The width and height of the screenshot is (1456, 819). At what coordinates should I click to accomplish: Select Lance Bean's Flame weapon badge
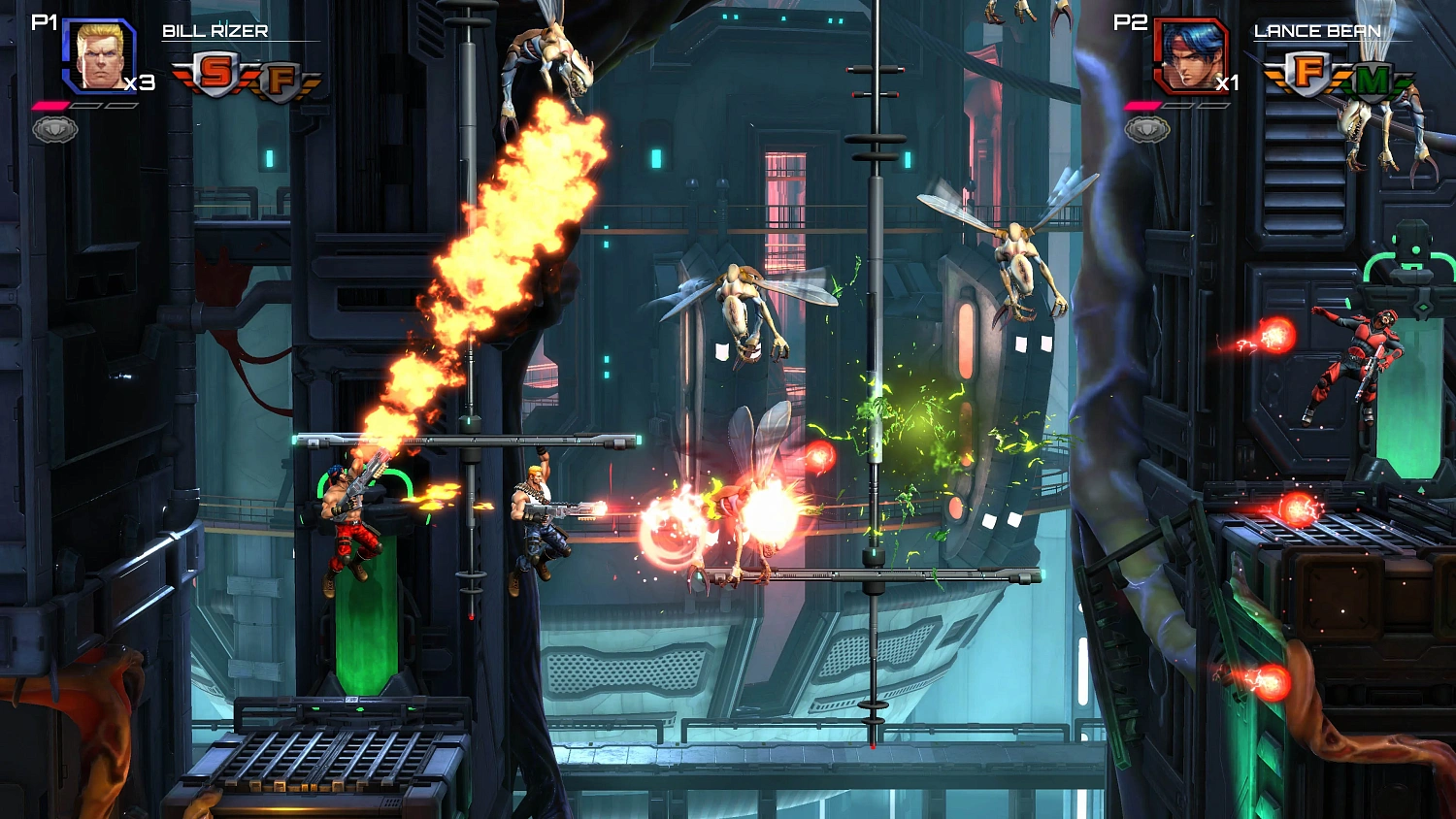pos(1307,73)
